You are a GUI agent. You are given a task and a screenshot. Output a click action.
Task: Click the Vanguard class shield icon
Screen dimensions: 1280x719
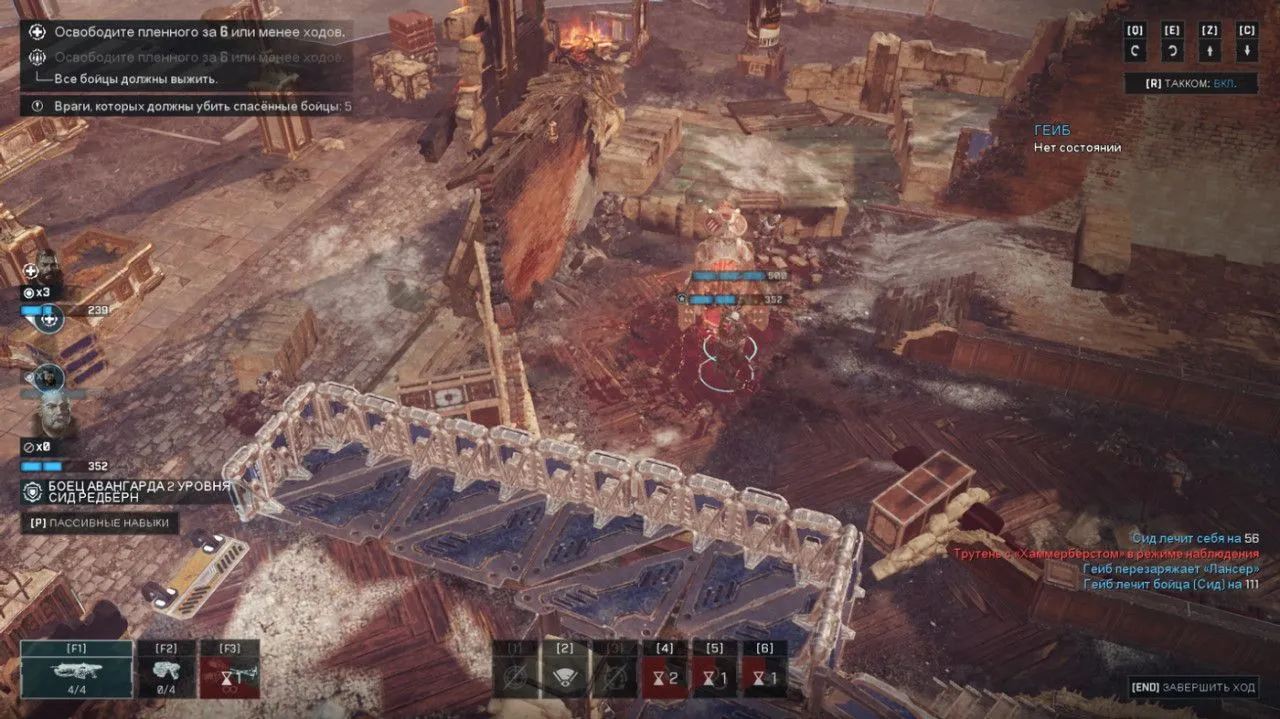tap(33, 491)
